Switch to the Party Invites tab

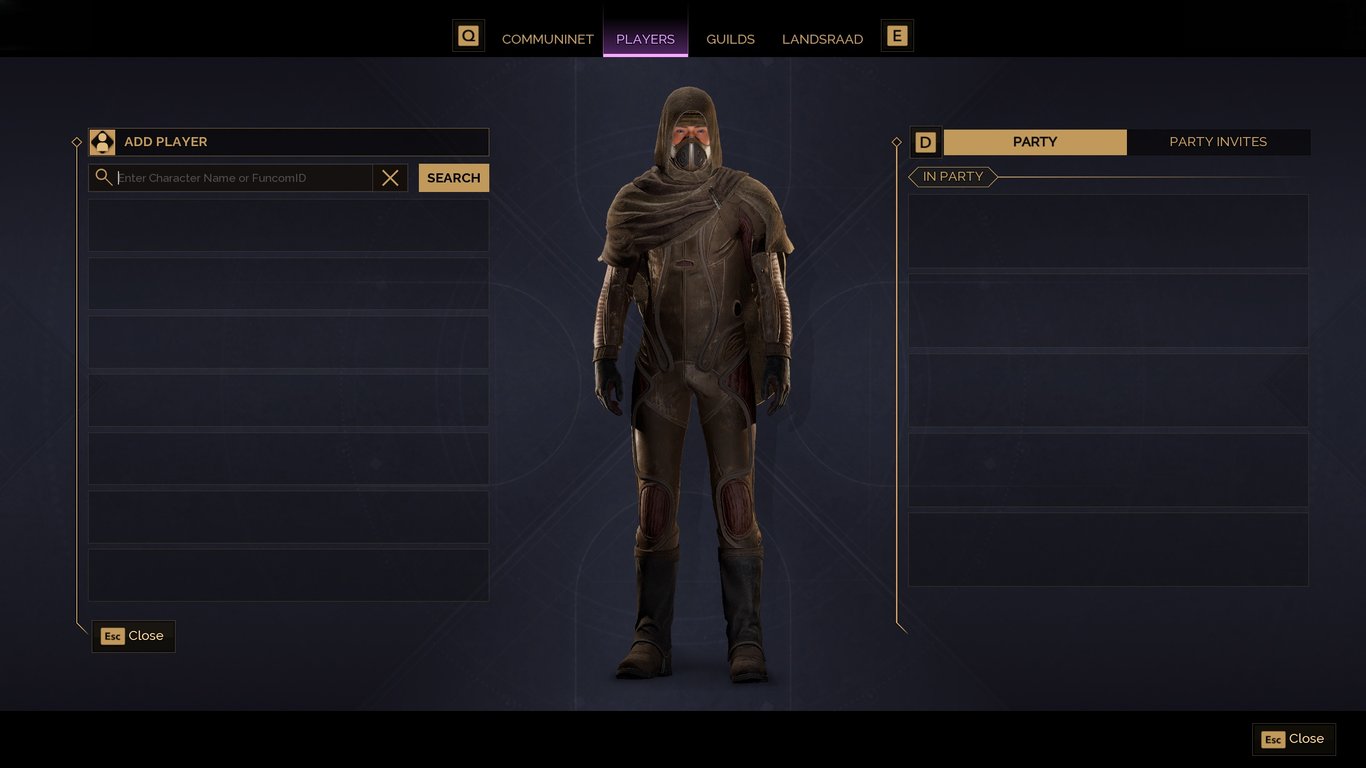pyautogui.click(x=1217, y=142)
